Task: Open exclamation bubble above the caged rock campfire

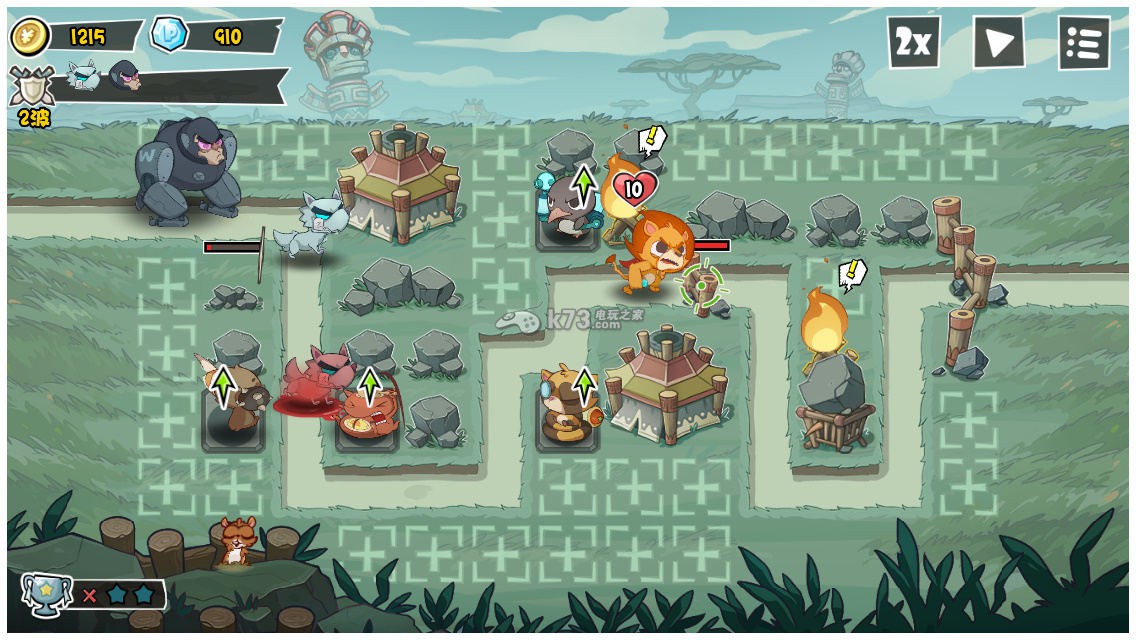Action: [852, 273]
